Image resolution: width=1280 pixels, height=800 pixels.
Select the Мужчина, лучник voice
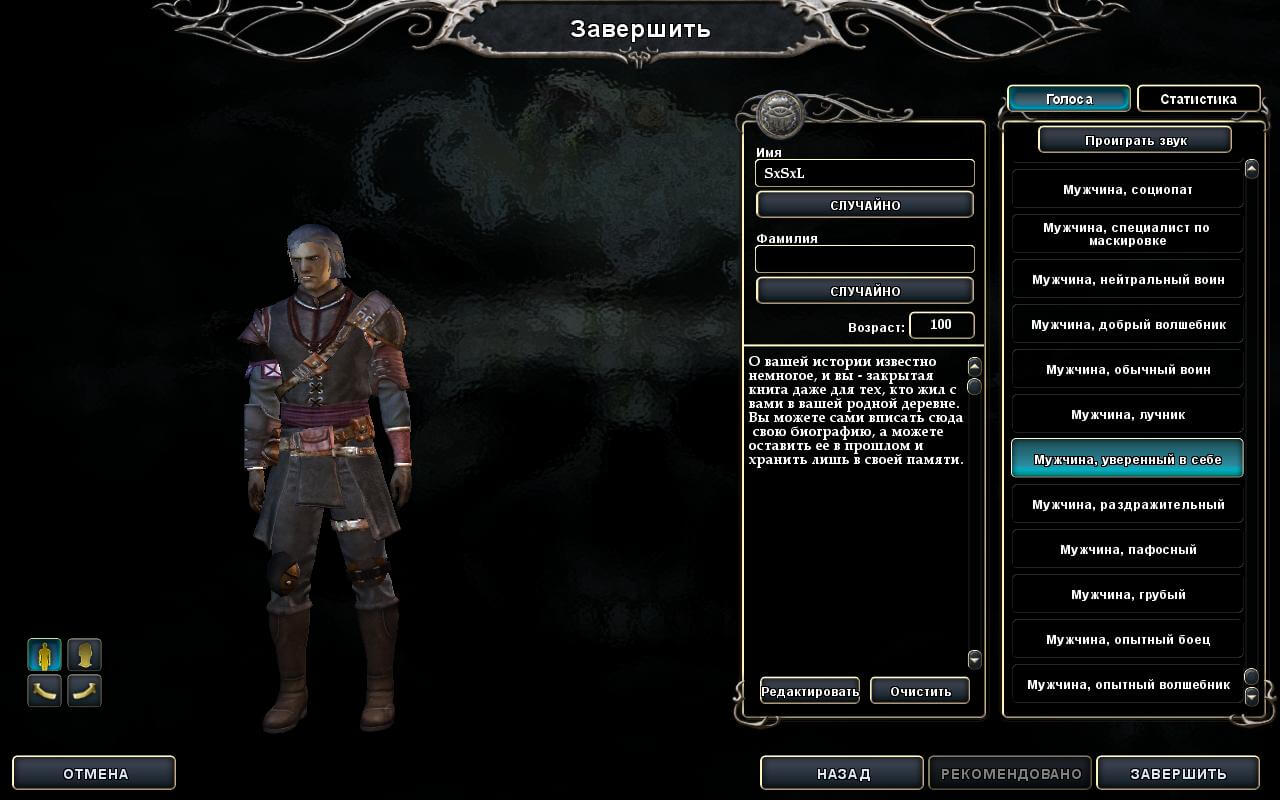click(x=1126, y=414)
